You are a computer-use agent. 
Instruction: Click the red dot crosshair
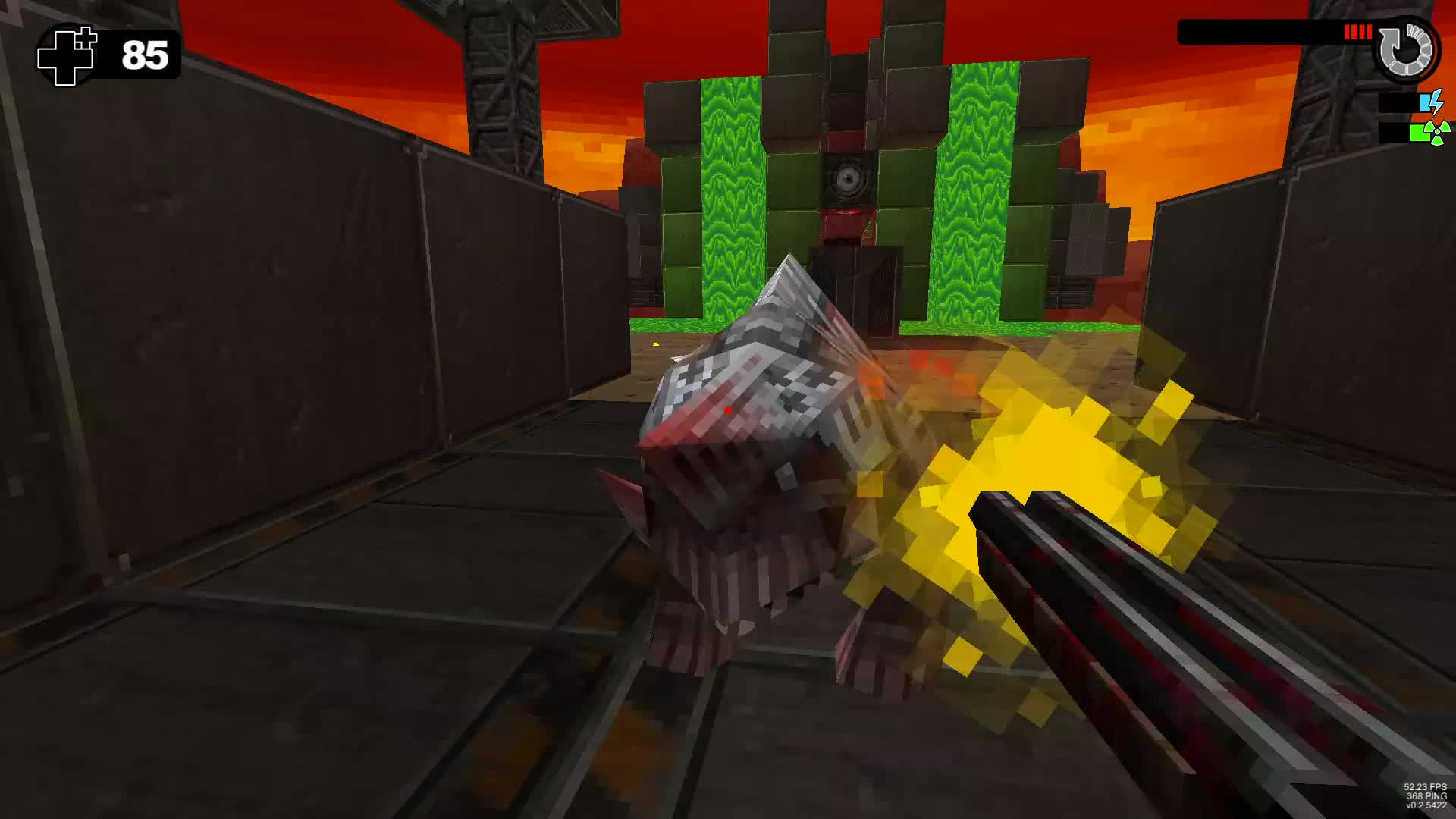click(x=729, y=409)
